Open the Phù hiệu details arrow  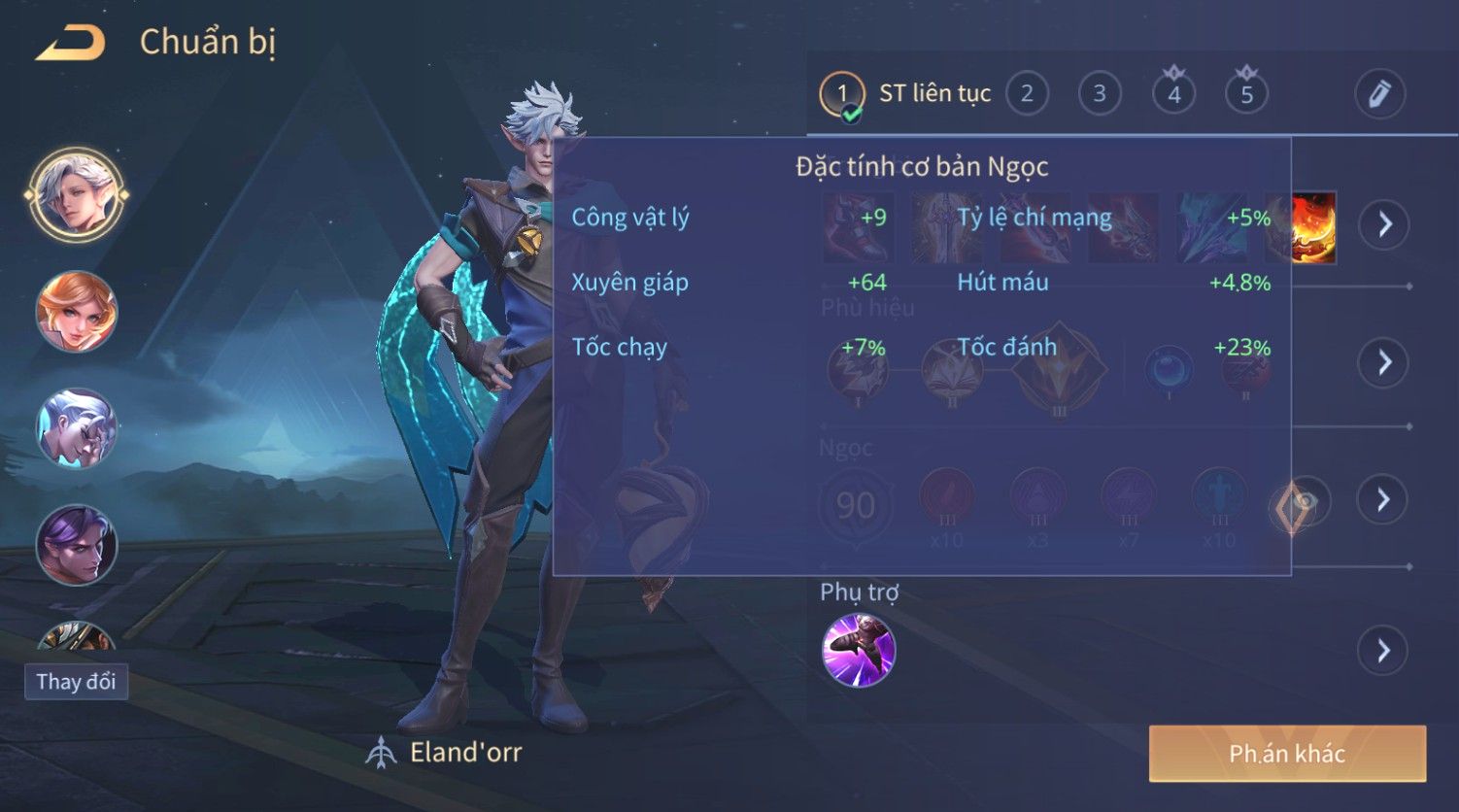coord(1384,362)
